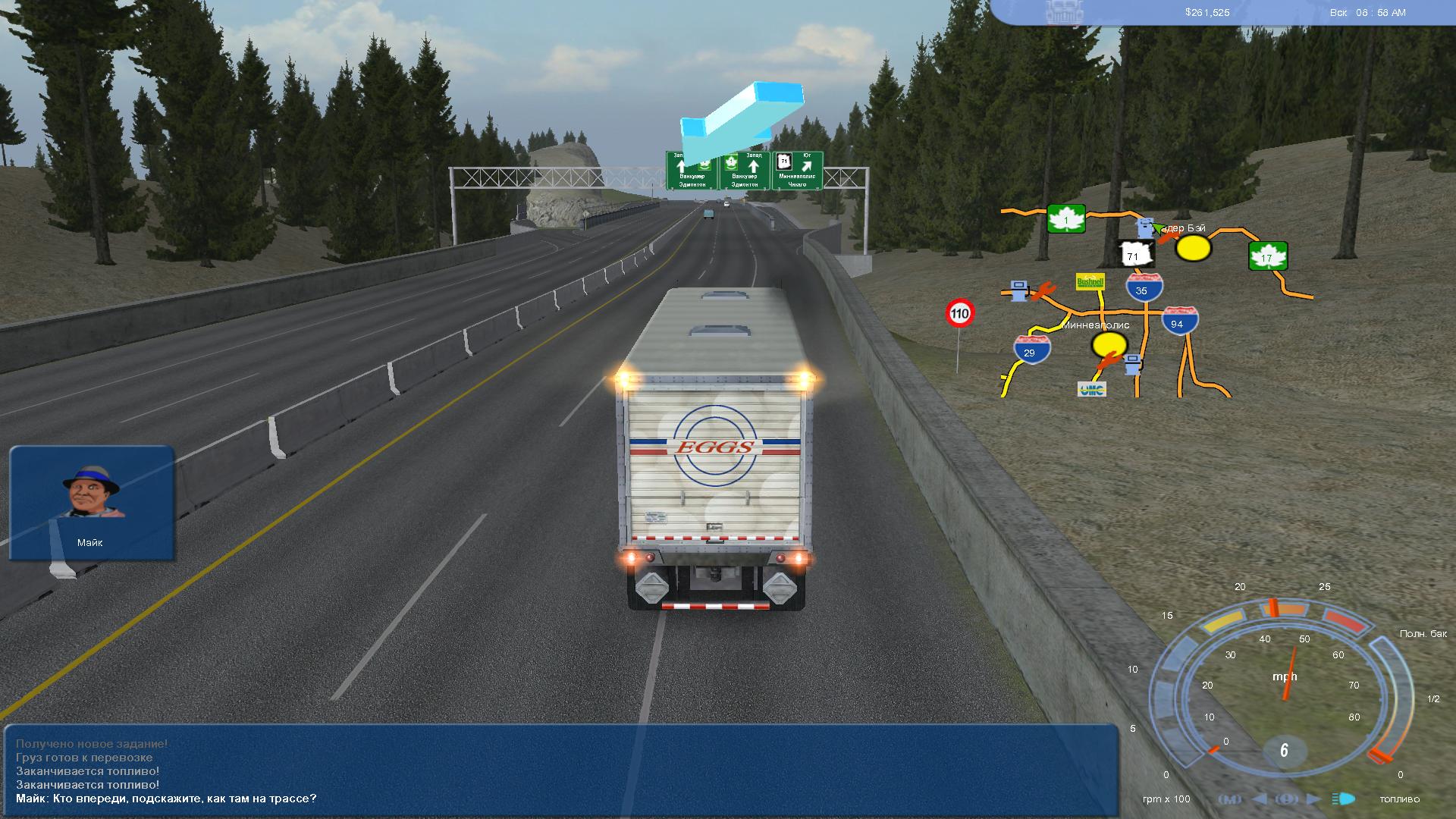Click the right turn signal arrow
The width and height of the screenshot is (1456, 819).
coord(1314,799)
